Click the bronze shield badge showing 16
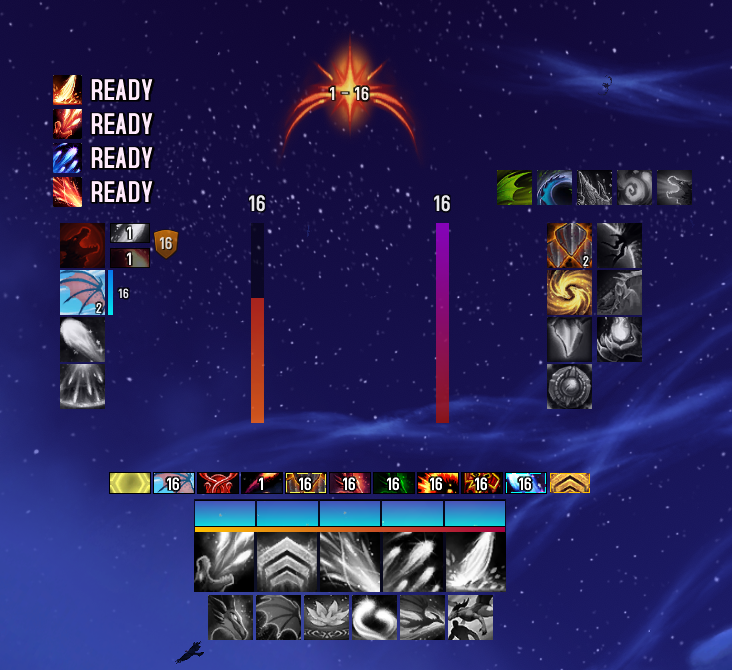732x670 pixels. (165, 243)
